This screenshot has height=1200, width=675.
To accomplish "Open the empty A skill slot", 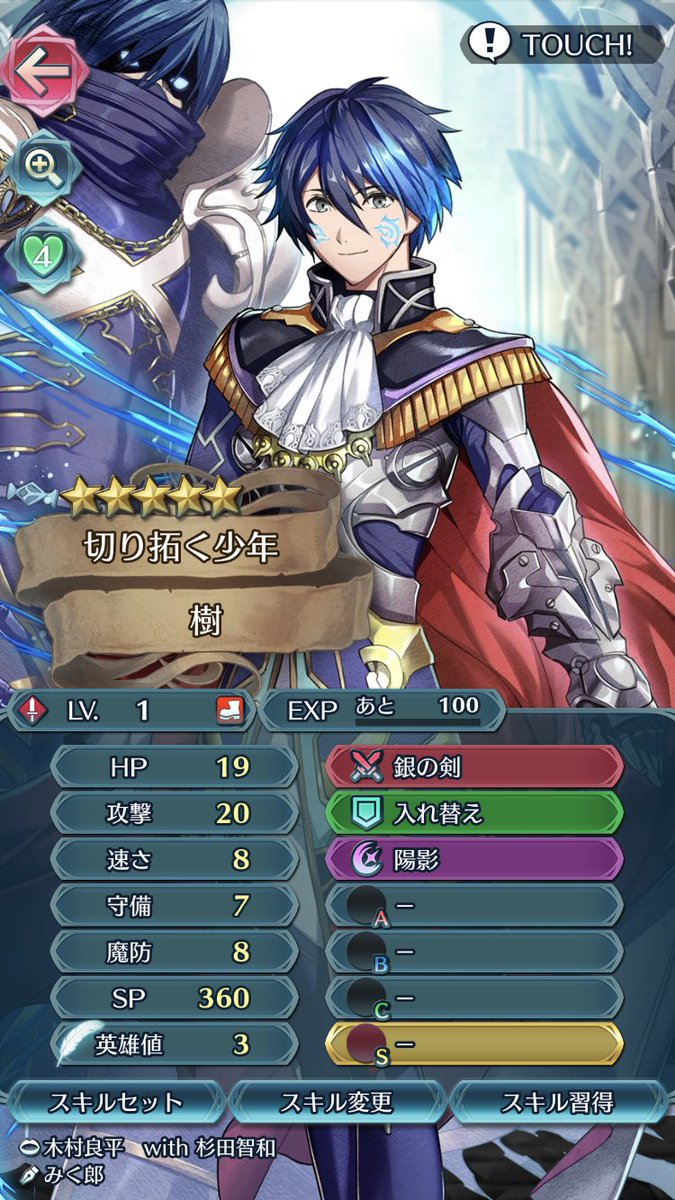I will [474, 905].
